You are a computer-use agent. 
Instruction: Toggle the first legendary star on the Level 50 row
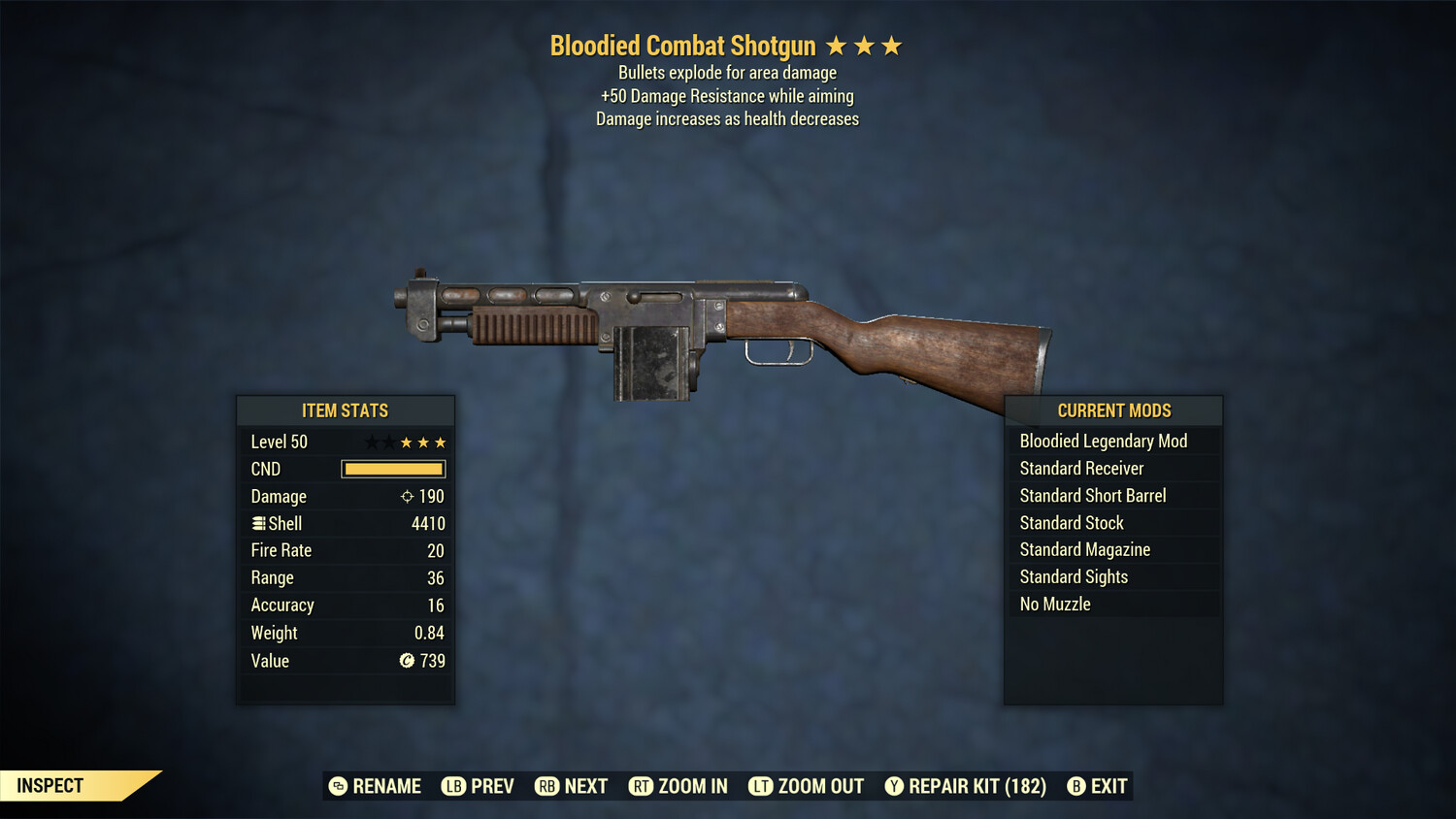[370, 442]
